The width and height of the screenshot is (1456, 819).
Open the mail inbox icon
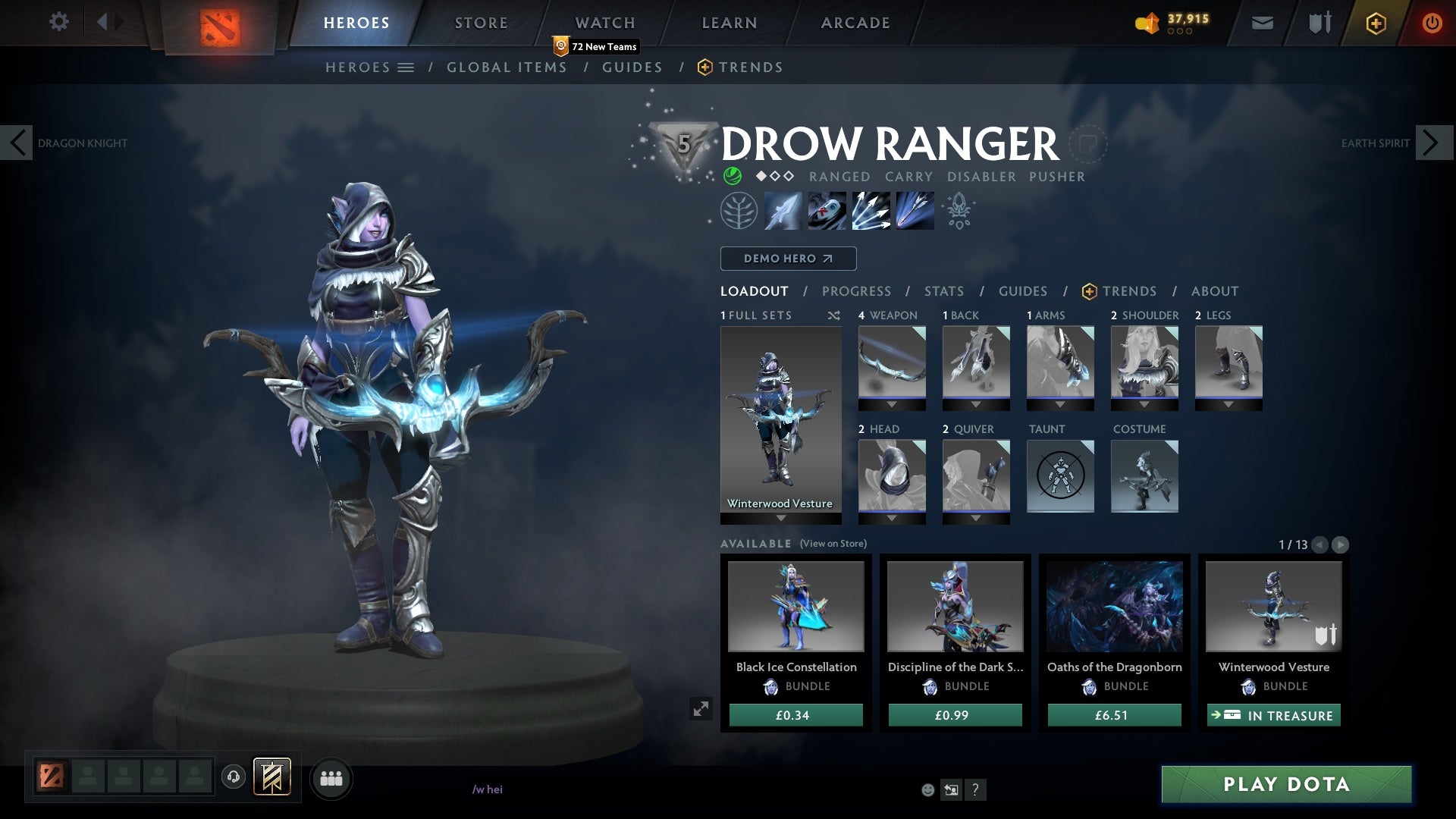point(1261,23)
